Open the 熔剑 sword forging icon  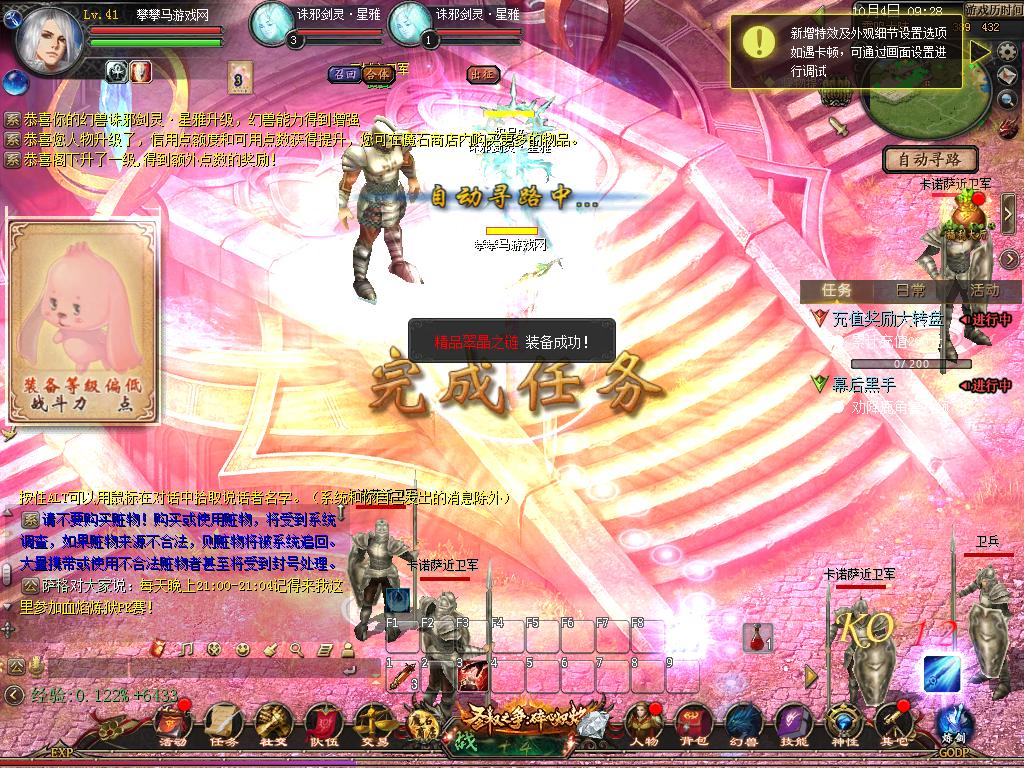[x=954, y=724]
